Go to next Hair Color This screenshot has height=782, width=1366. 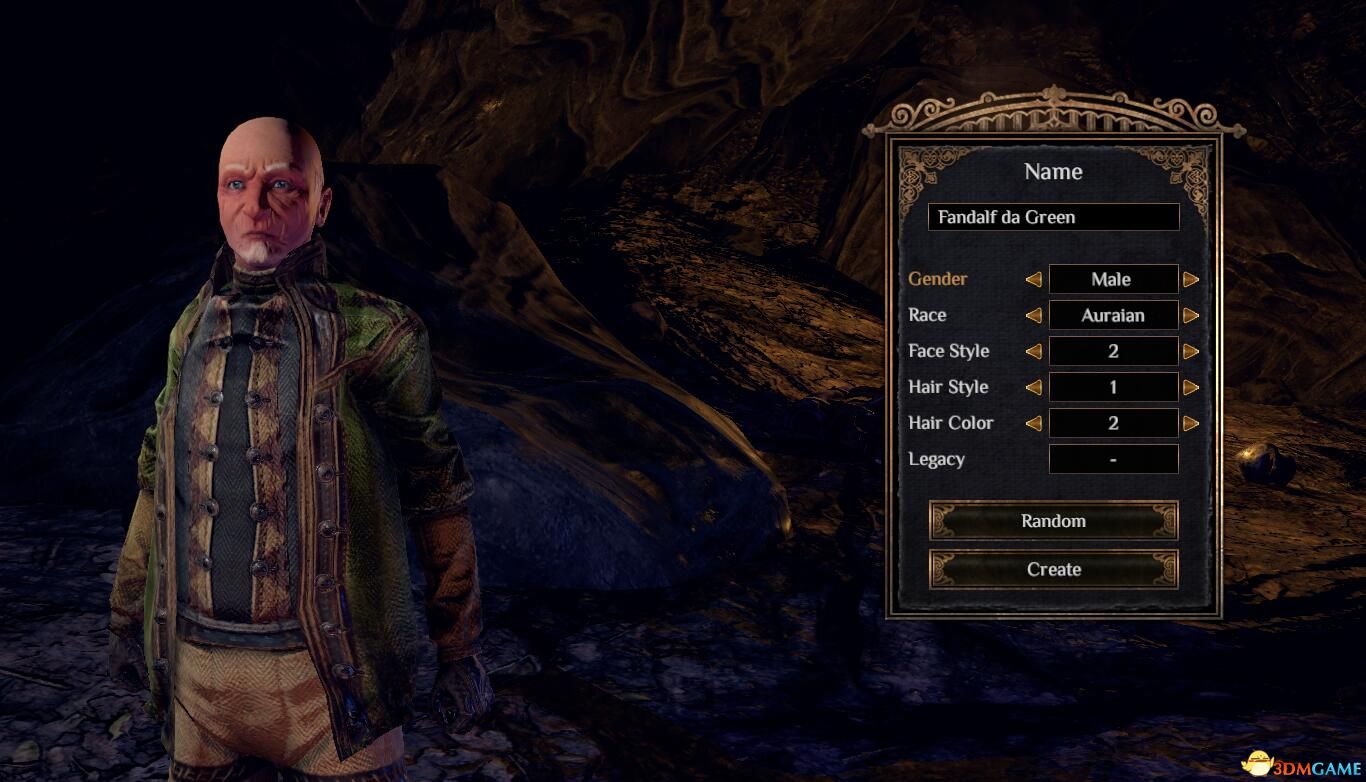(1190, 424)
